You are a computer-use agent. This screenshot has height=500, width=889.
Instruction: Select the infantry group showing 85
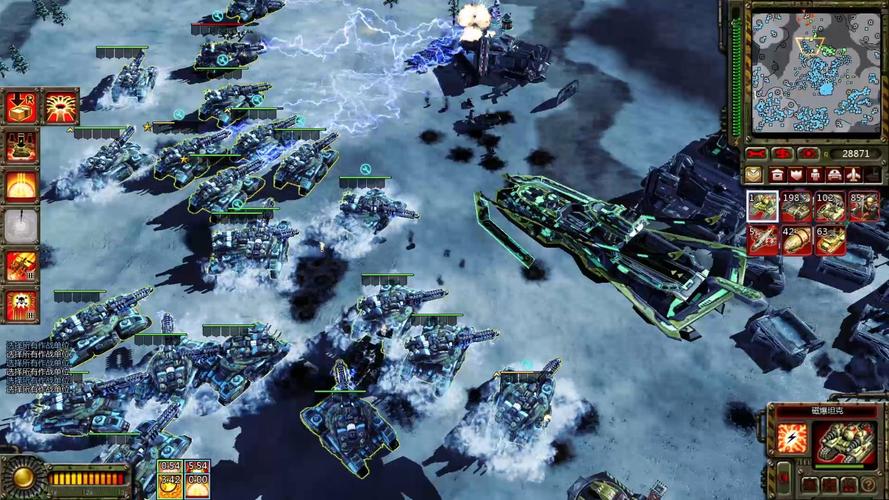(x=864, y=206)
